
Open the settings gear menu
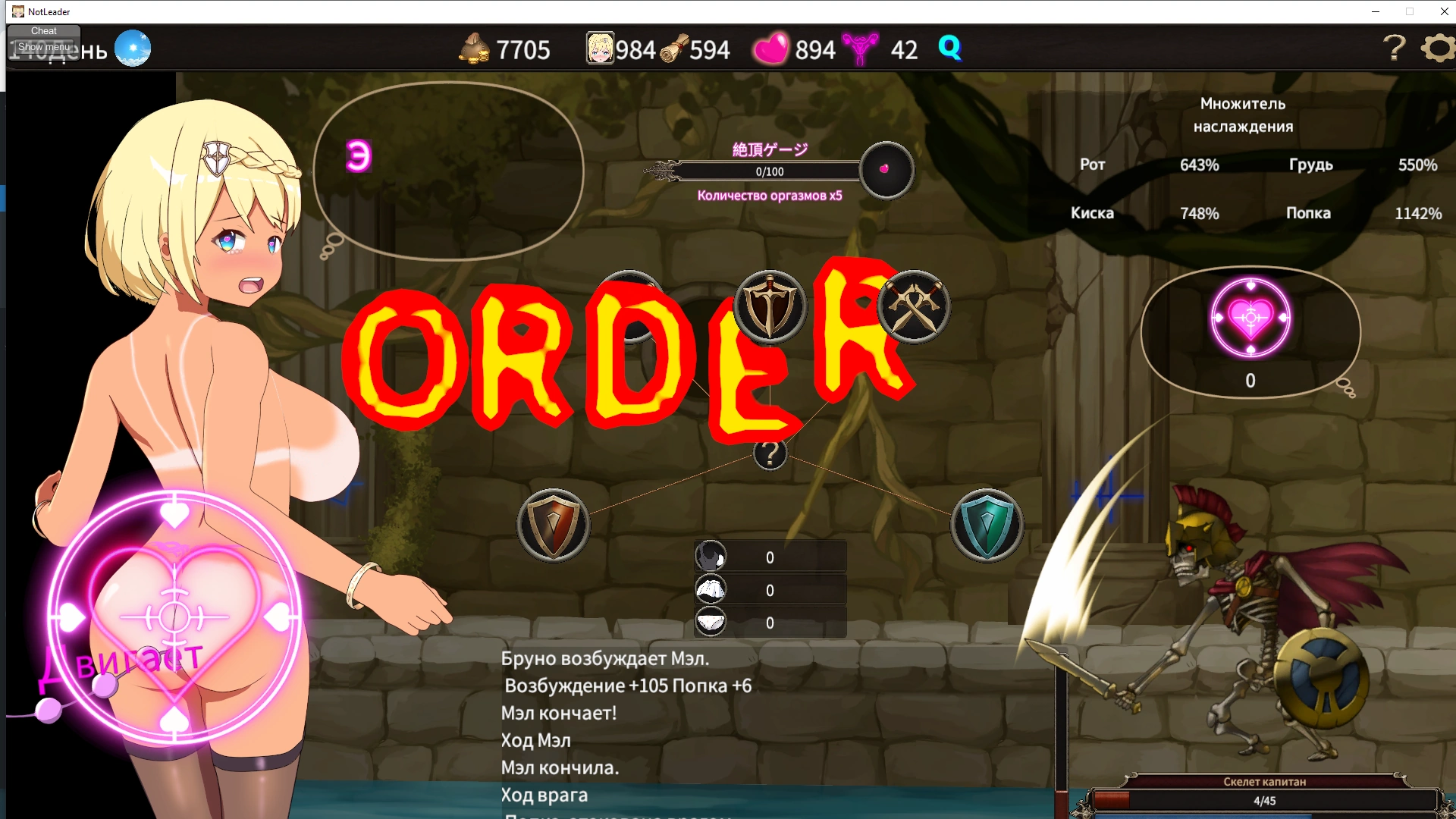coord(1438,49)
